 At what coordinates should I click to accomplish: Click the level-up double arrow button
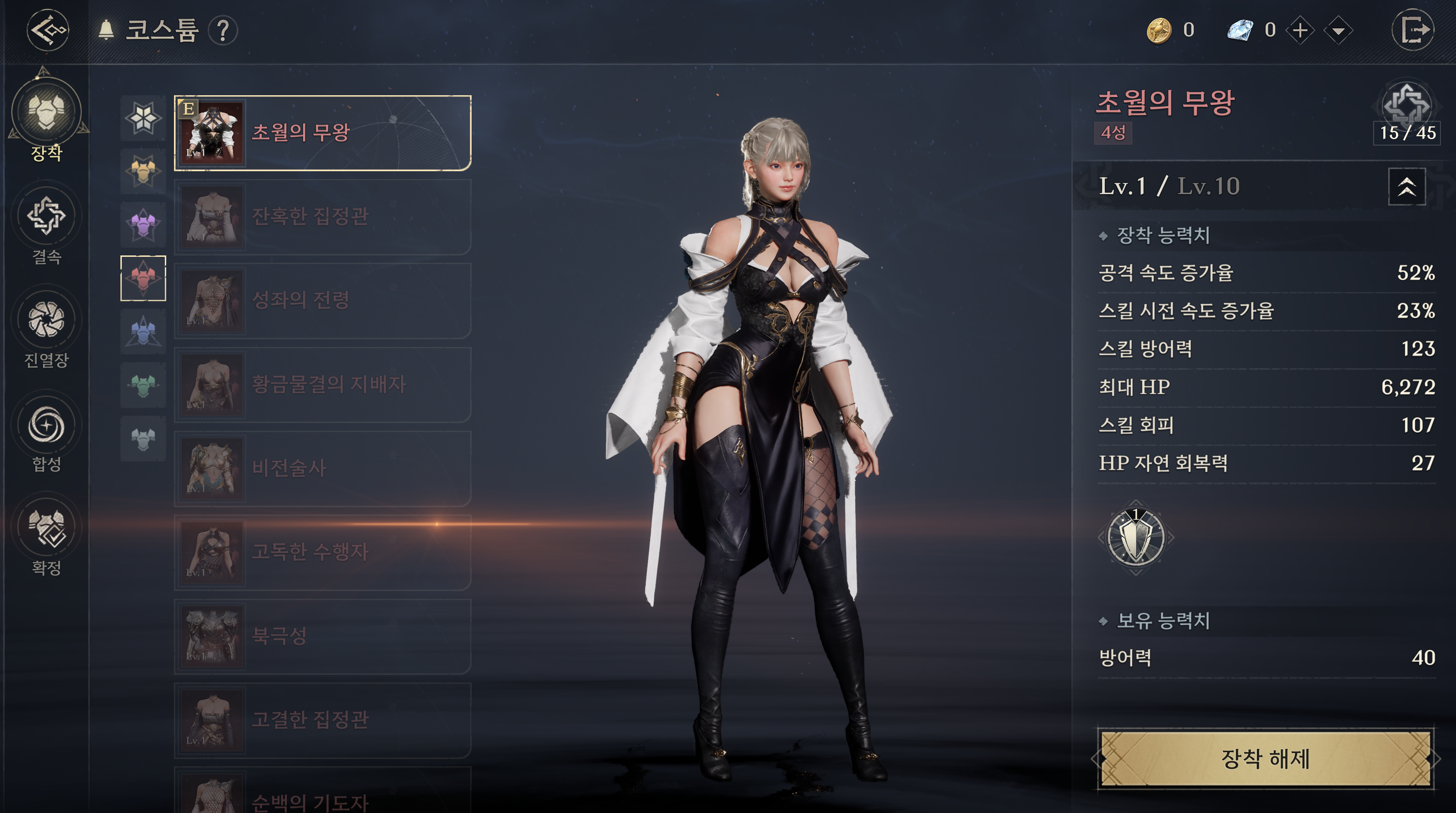1406,186
